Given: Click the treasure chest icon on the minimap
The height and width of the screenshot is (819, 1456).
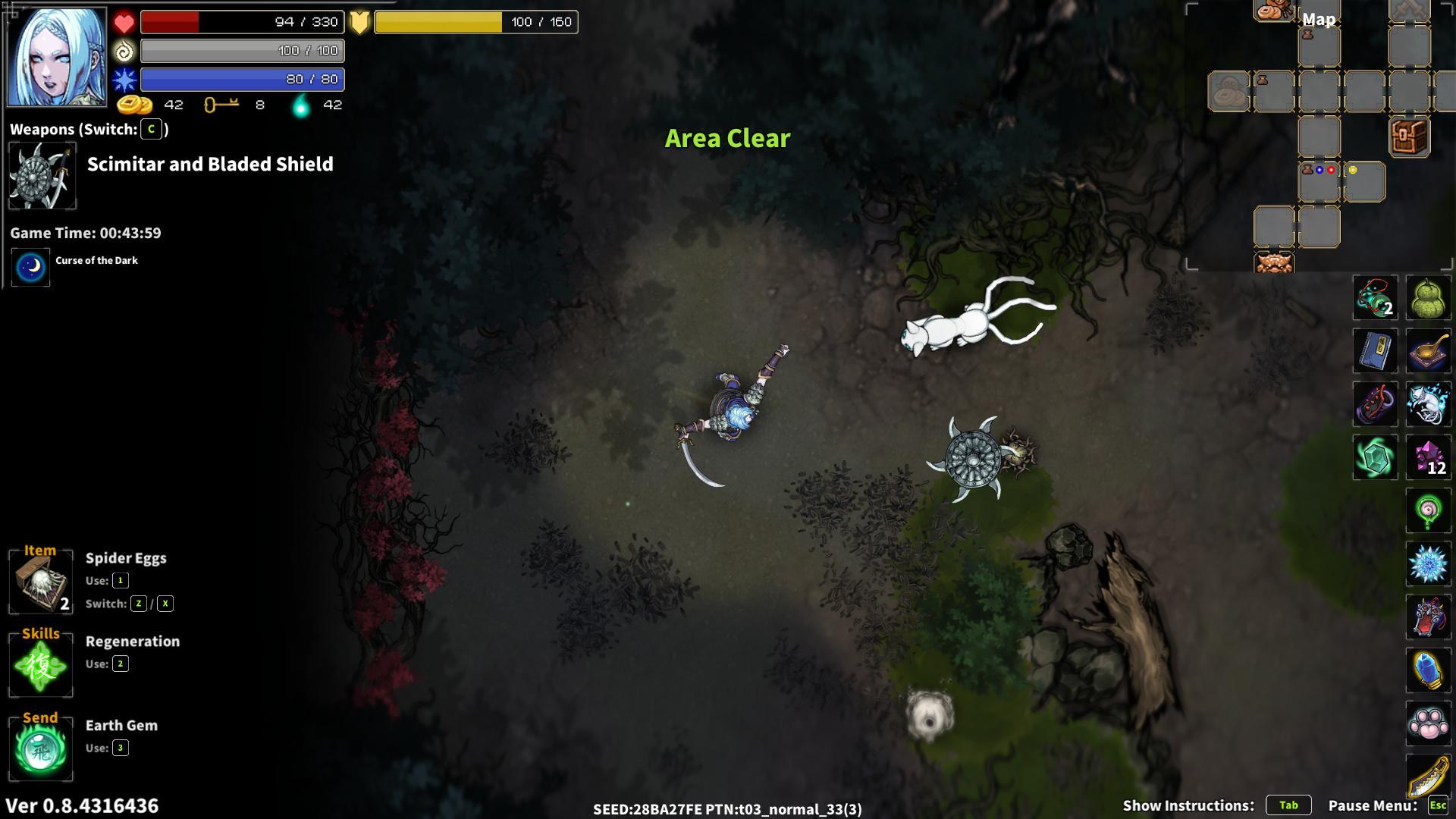Looking at the screenshot, I should (1408, 136).
